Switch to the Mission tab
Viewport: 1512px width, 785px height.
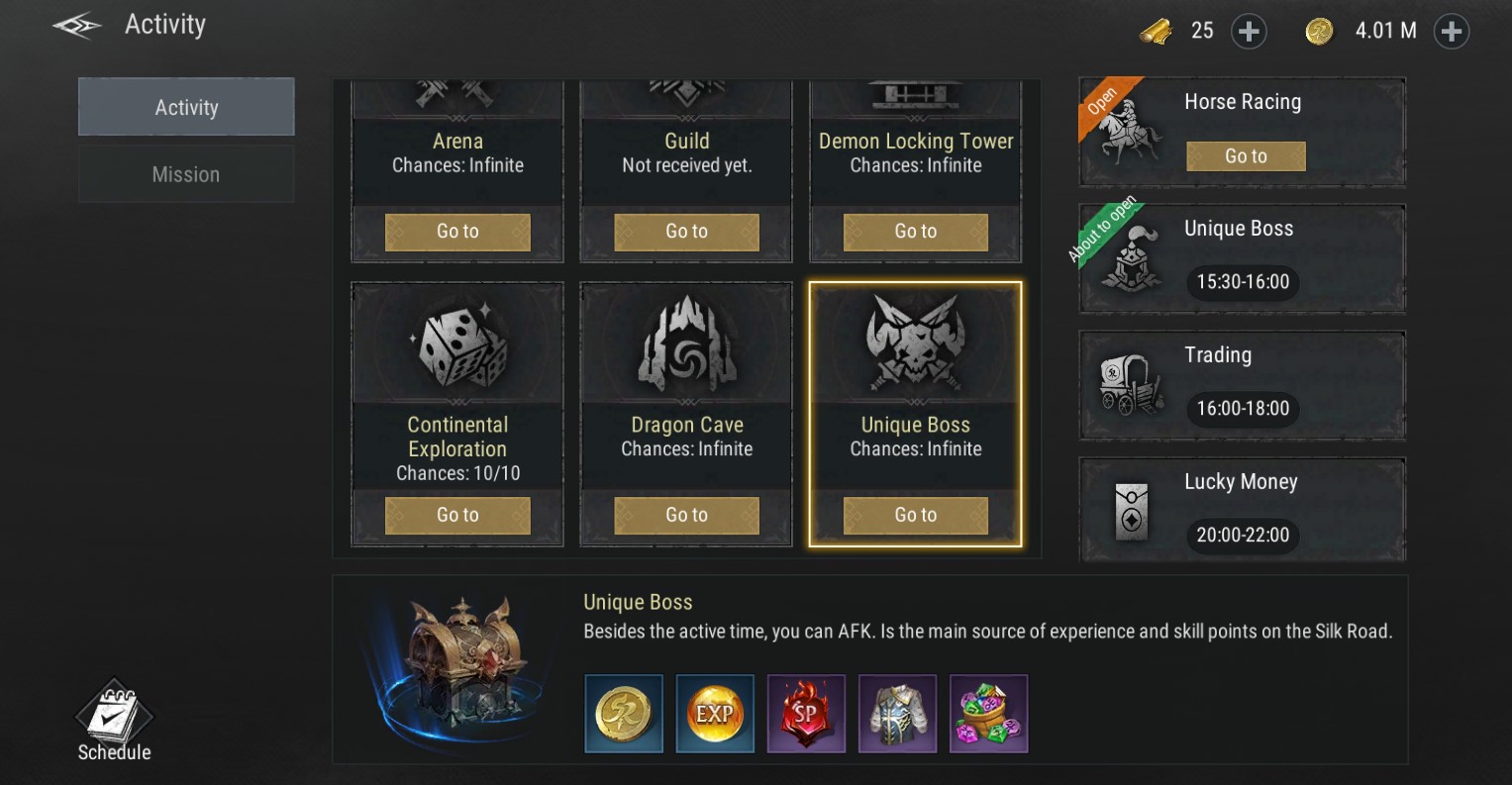186,174
